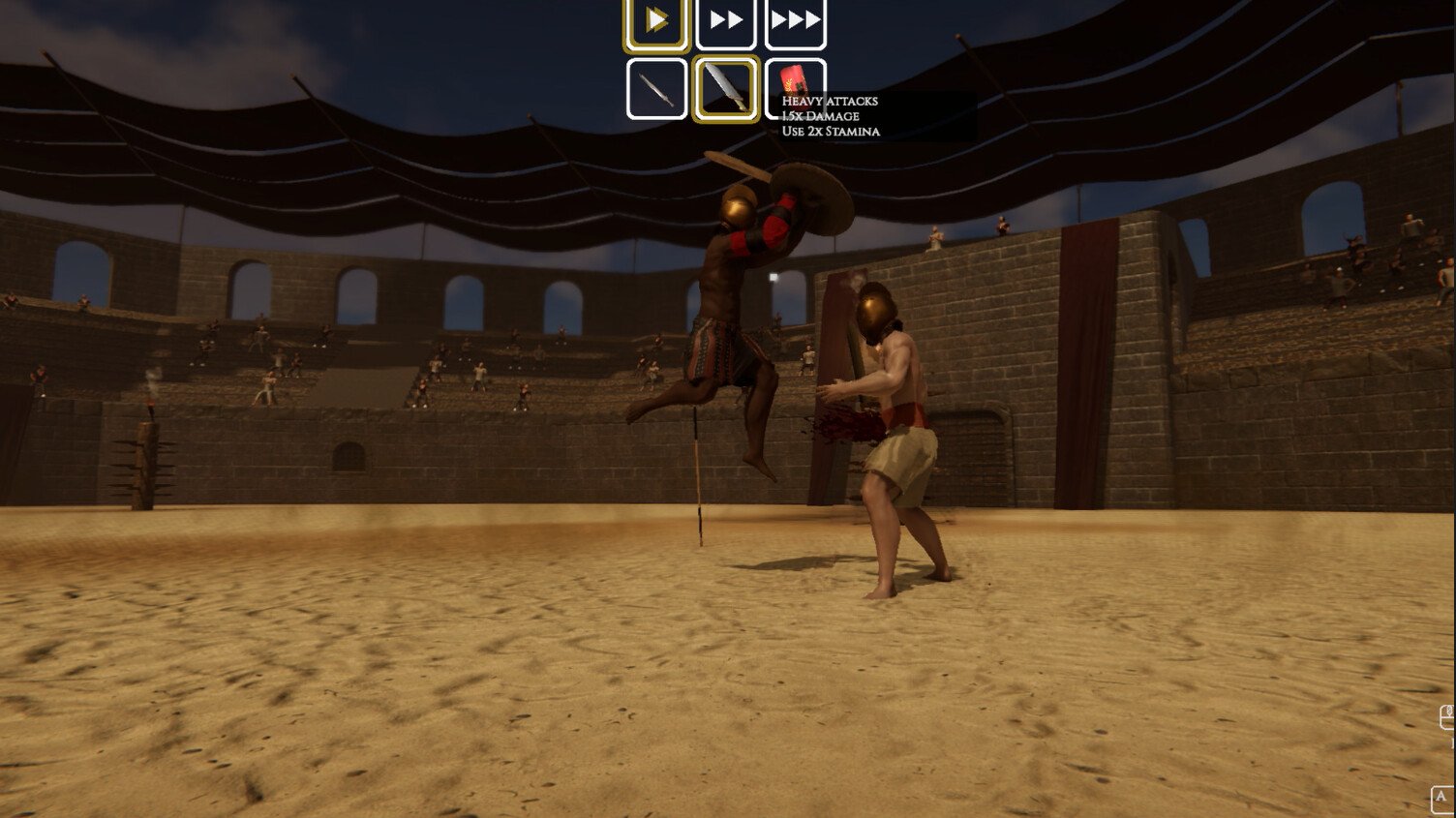Select the single-arrow normal speed icon
The width and height of the screenshot is (1456, 818).
[x=657, y=20]
